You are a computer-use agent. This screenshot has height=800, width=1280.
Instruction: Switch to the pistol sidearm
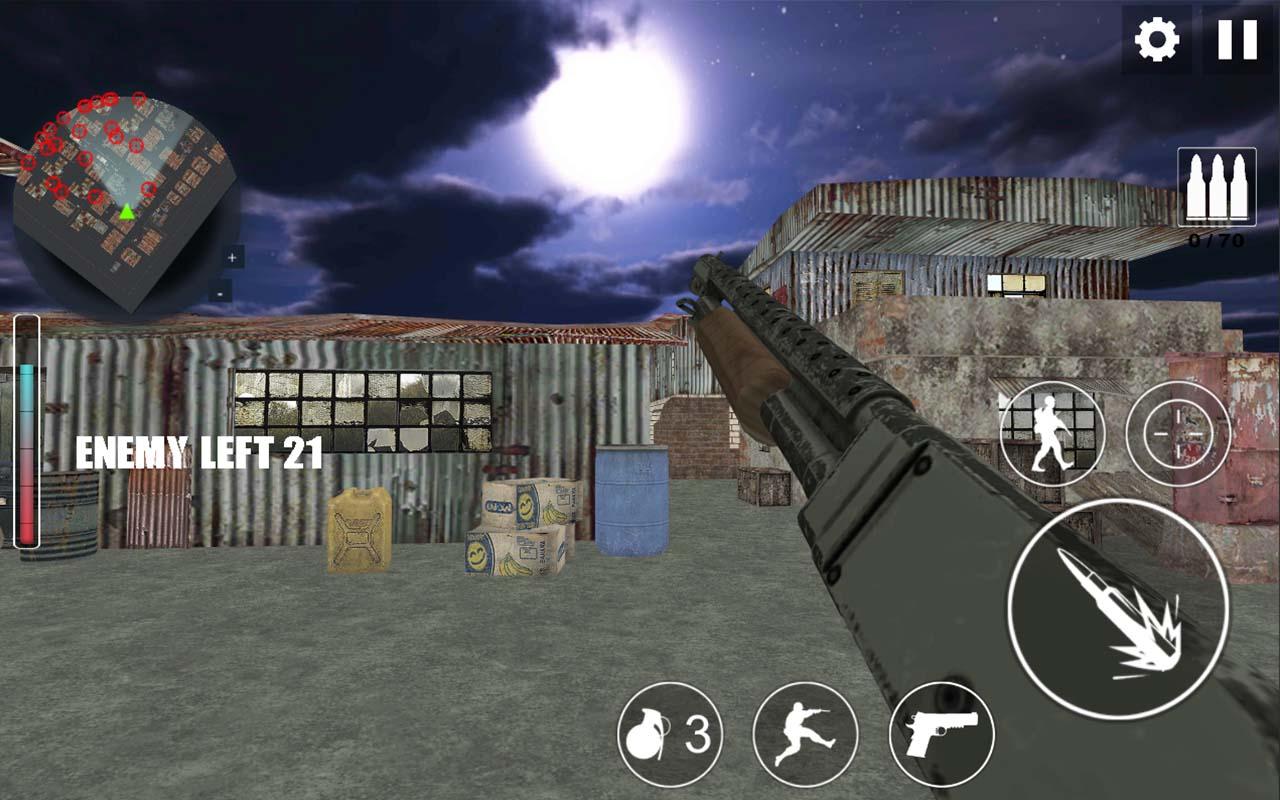(939, 735)
